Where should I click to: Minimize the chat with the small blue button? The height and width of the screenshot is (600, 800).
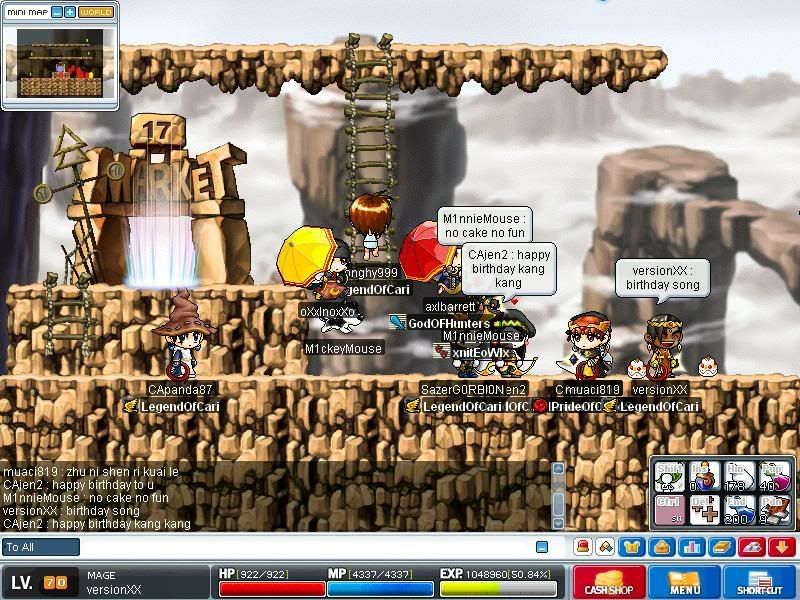coord(542,547)
